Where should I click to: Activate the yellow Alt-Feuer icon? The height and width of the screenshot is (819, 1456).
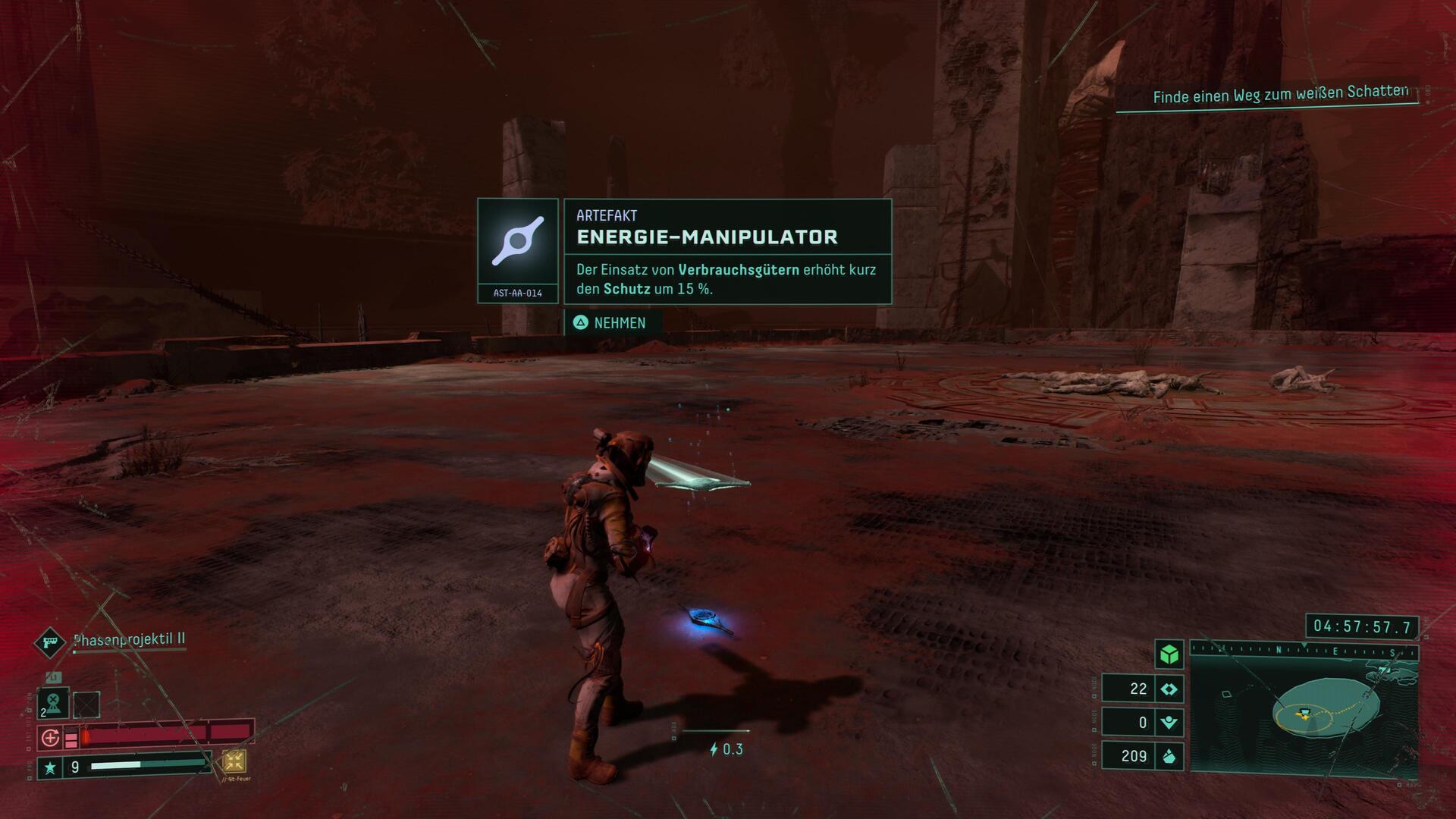pos(234,761)
